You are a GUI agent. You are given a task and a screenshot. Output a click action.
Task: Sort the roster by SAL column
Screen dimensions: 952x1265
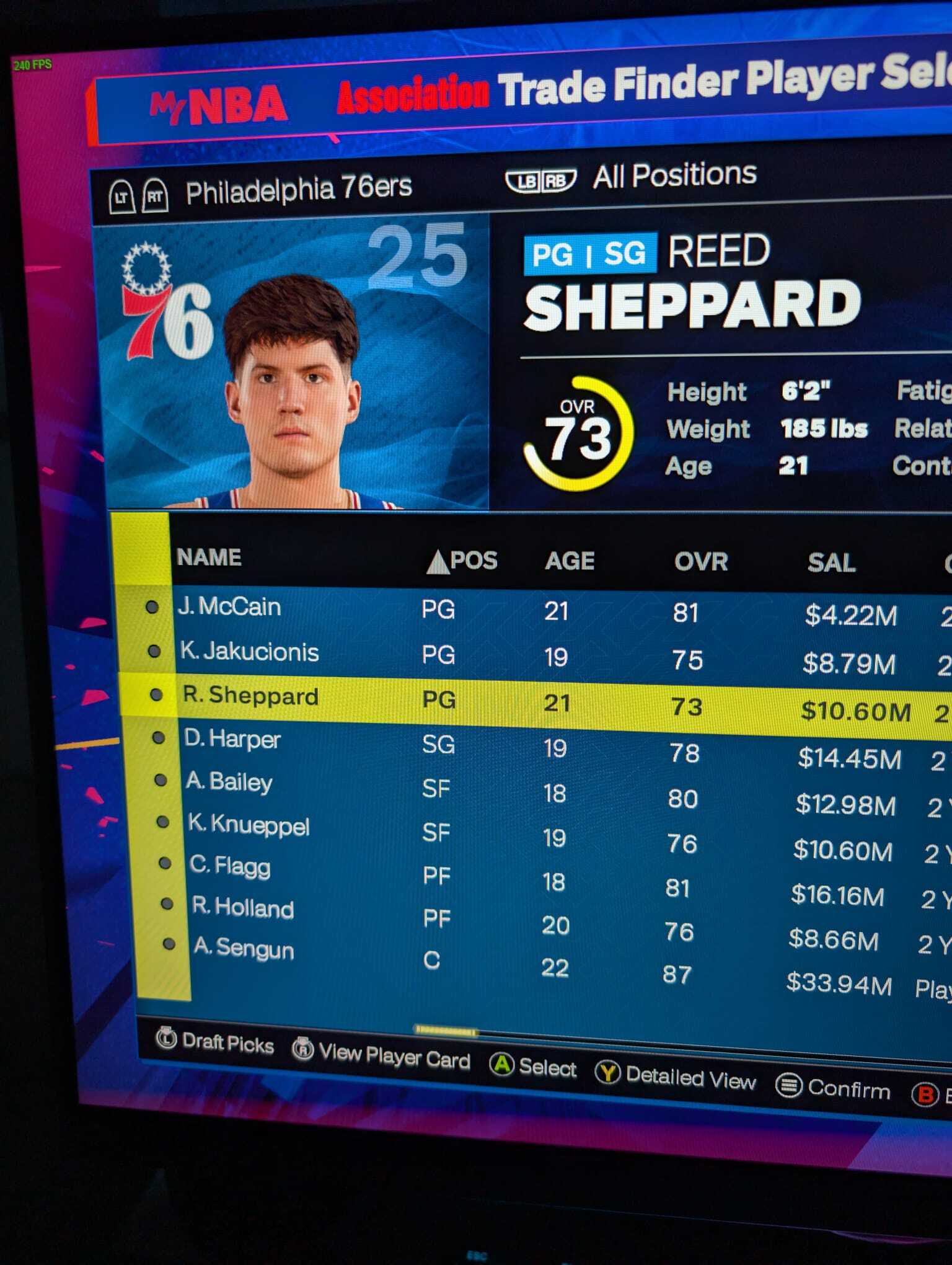(x=831, y=563)
